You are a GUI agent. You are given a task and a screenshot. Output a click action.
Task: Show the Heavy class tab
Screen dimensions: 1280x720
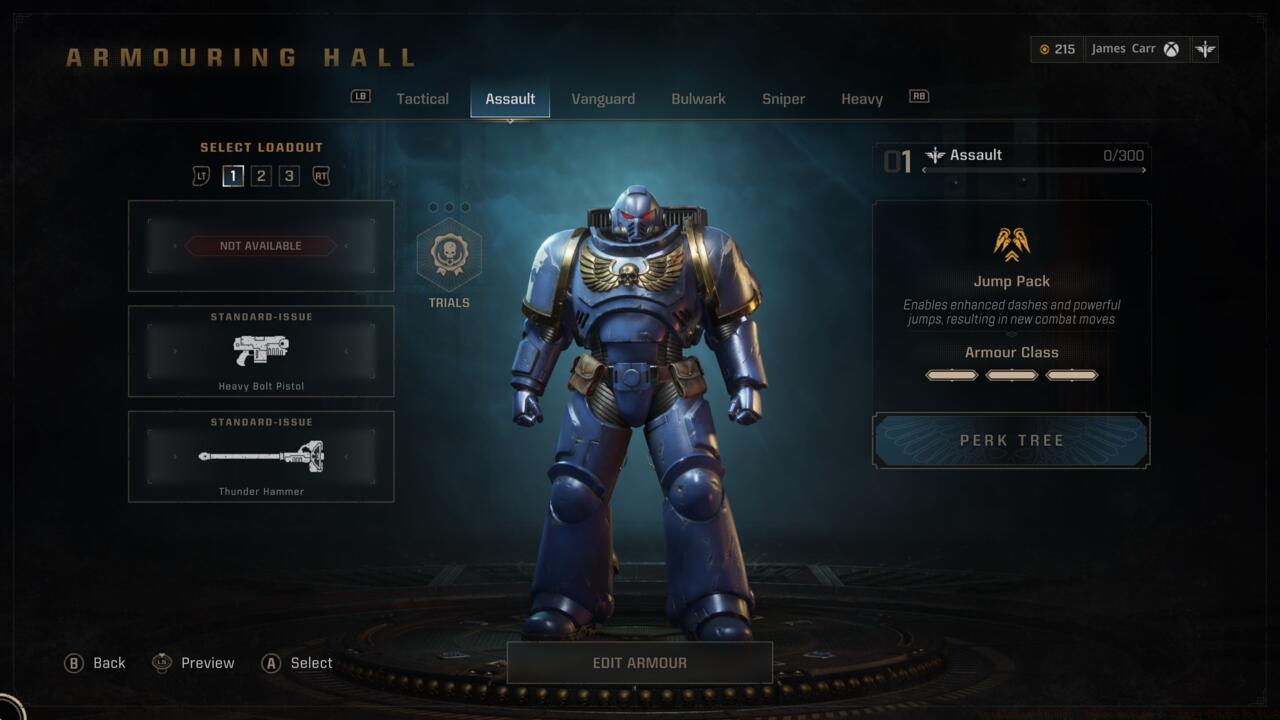tap(861, 99)
